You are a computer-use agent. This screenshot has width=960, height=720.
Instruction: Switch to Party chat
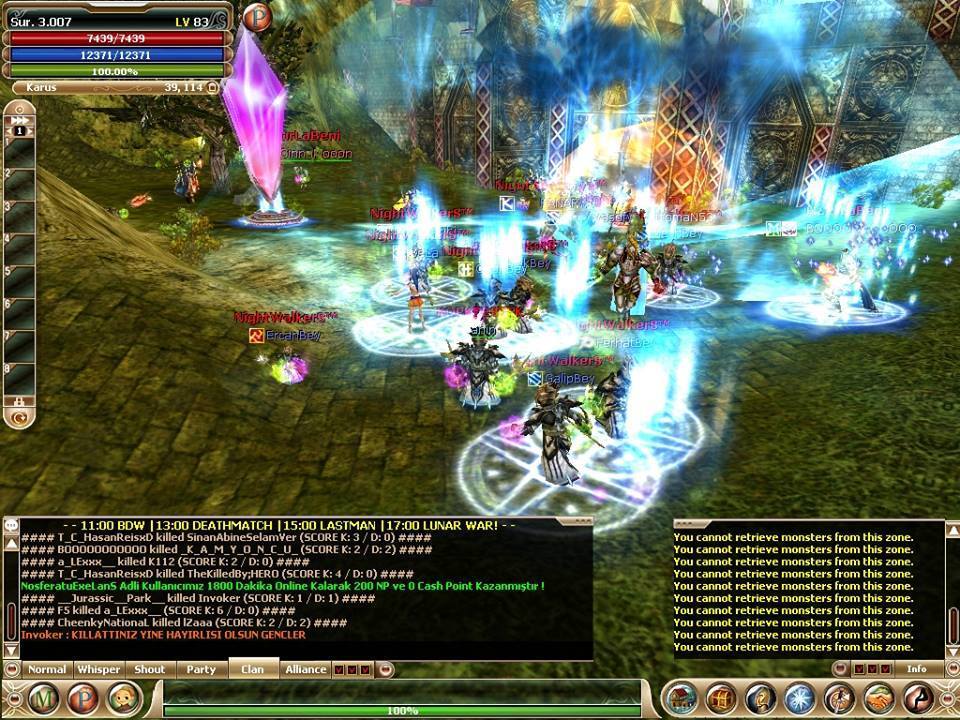[201, 669]
